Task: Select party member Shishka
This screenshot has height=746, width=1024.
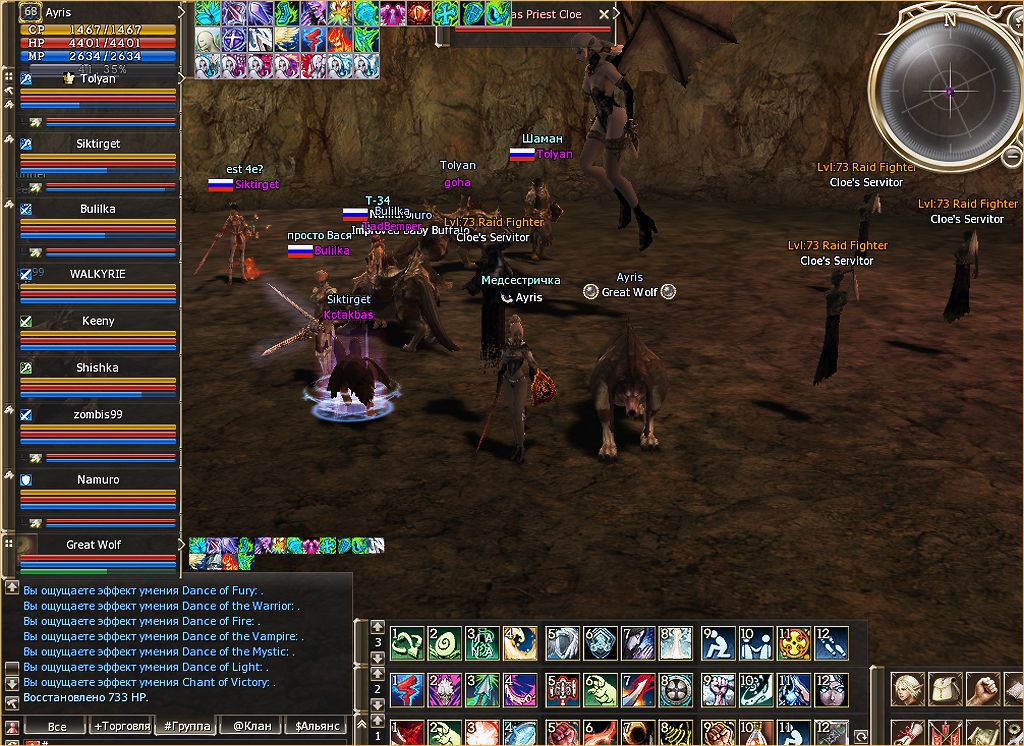Action: [98, 368]
